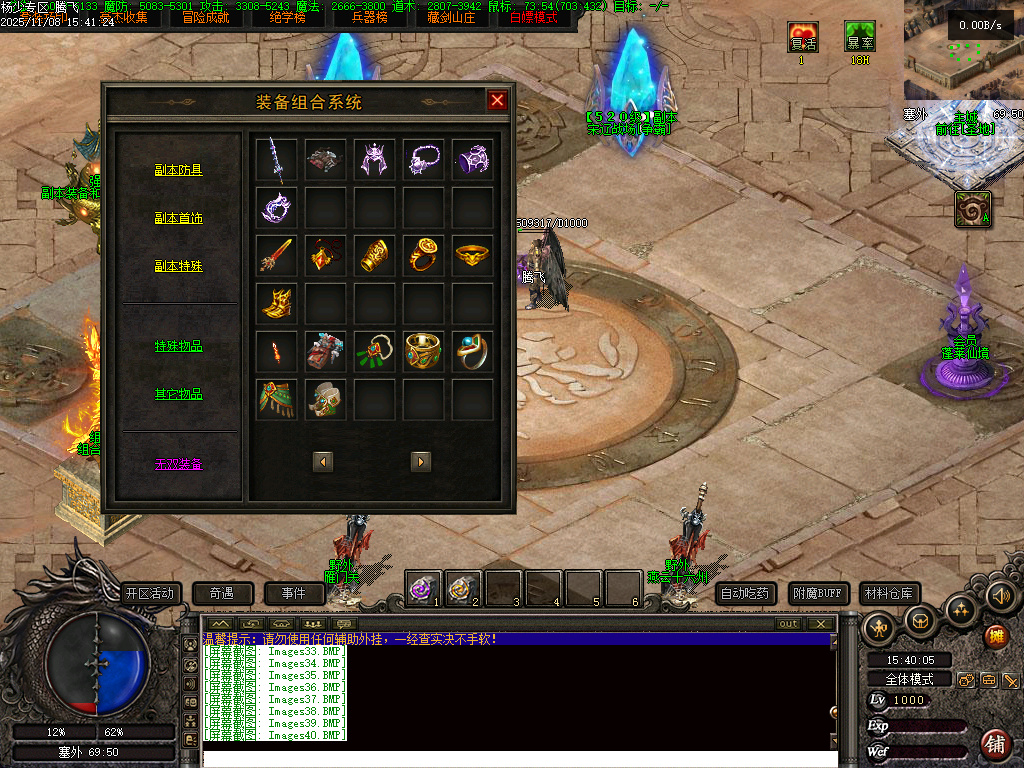Choose the magenta 无双装备 category
This screenshot has width=1024, height=768.
coord(178,464)
